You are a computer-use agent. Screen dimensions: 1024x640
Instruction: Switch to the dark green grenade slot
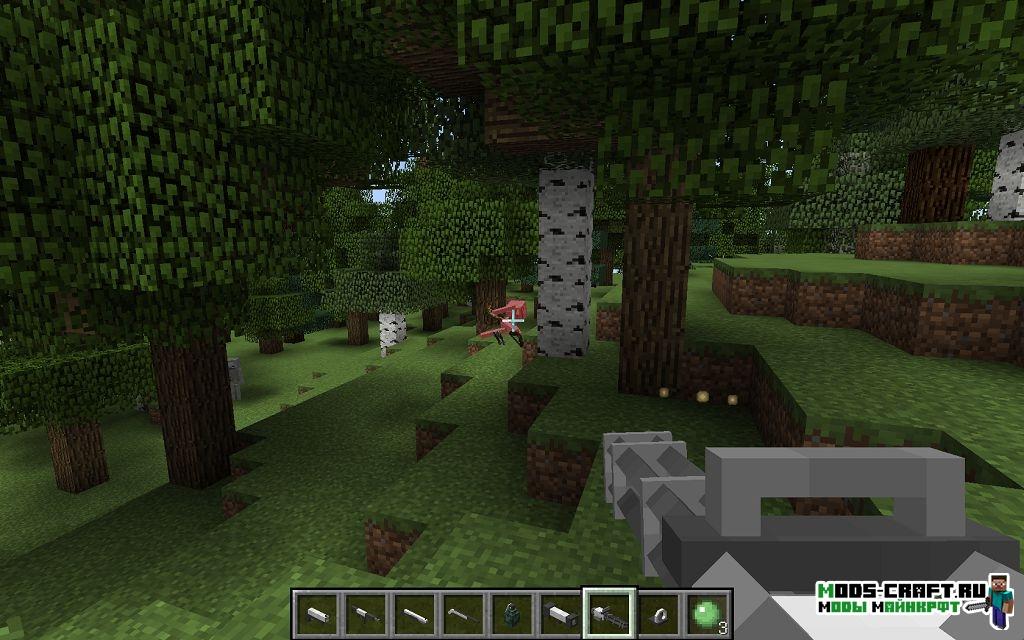coord(511,610)
